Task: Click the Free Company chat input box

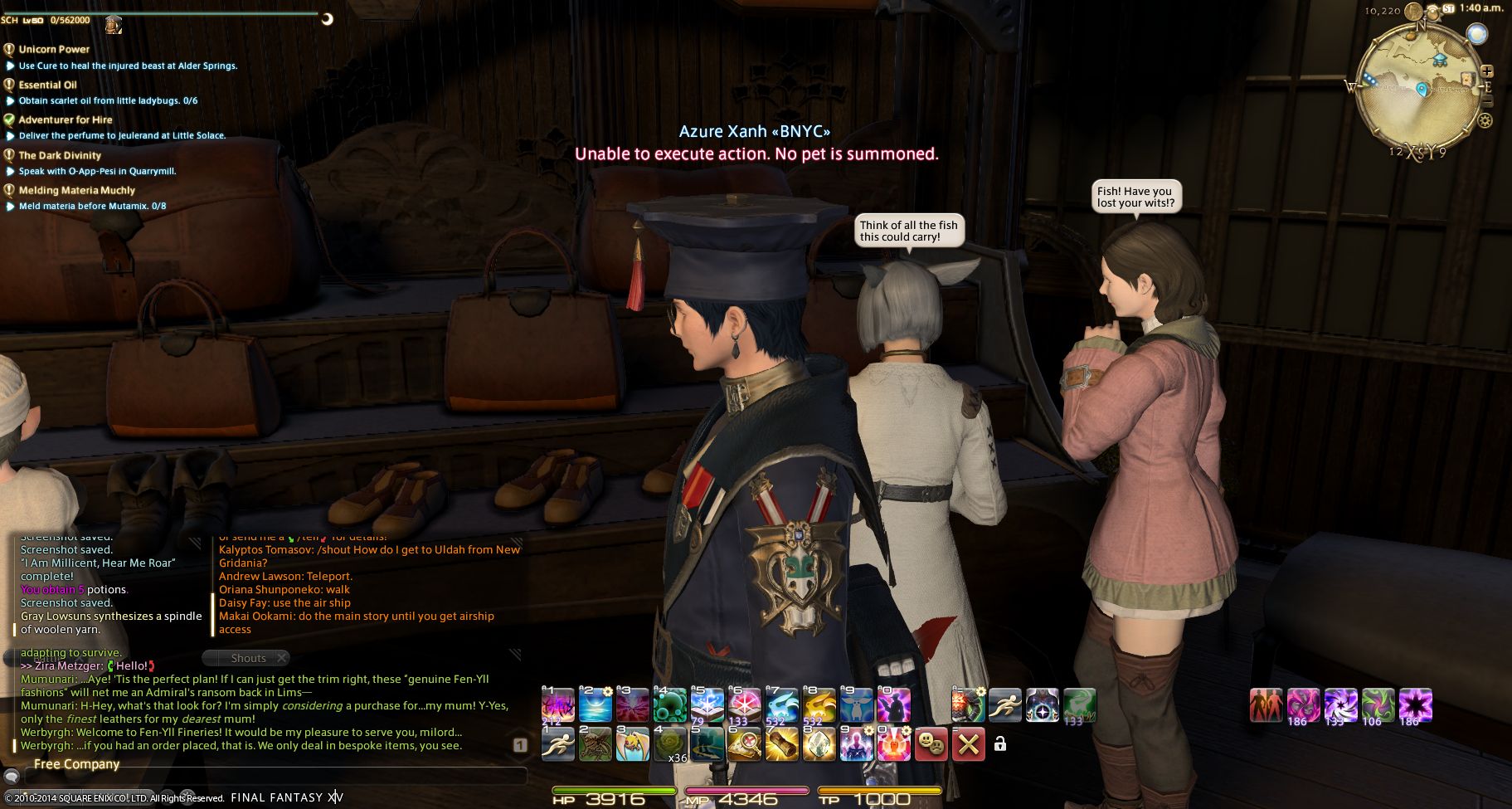Action: coord(274,777)
